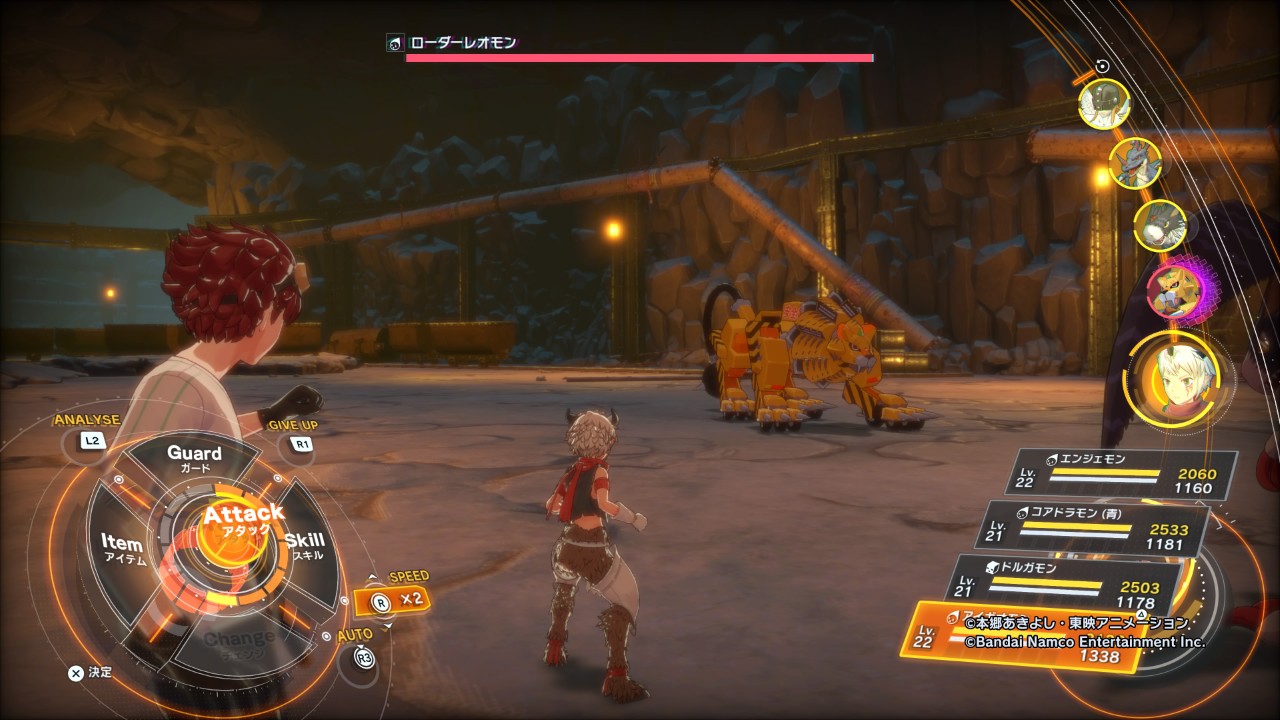The image size is (1280, 720).
Task: Choose Guard from the battle wheel
Action: pos(194,459)
